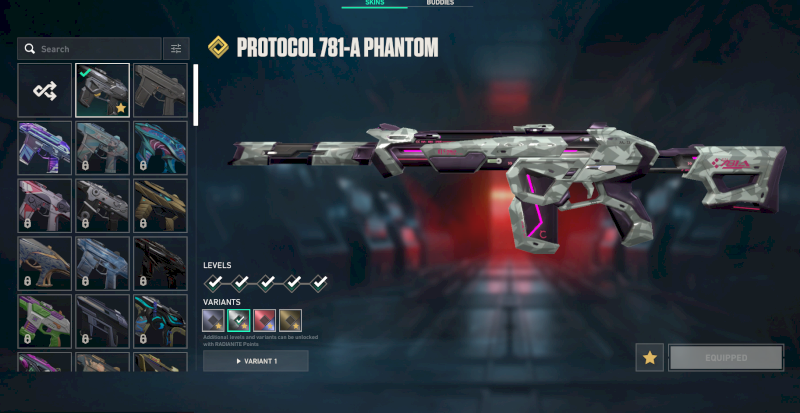Select the first skin level checkmark
This screenshot has height=413, width=800.
tap(215, 283)
